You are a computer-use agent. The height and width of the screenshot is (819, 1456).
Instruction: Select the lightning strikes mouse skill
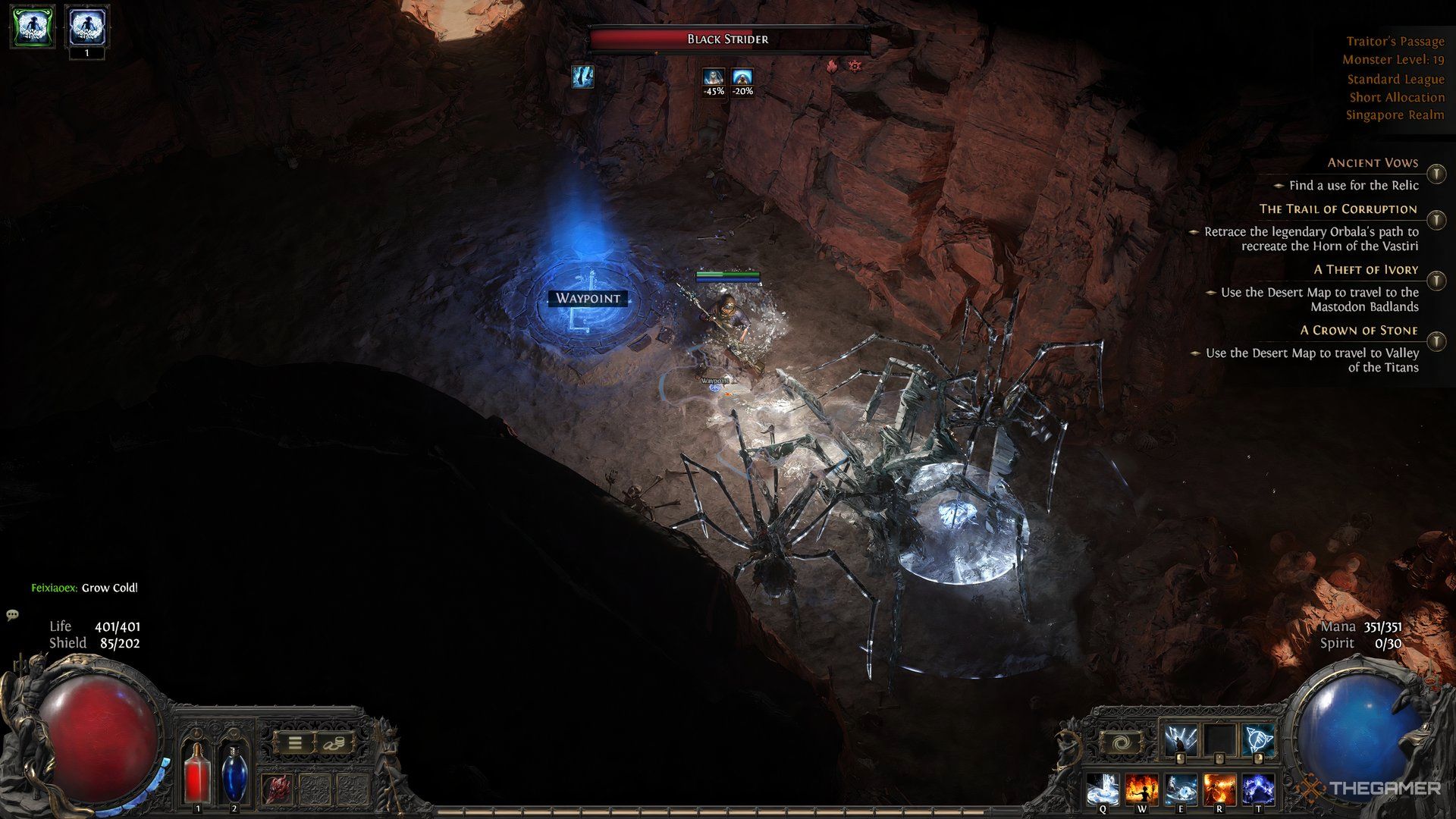1181,739
